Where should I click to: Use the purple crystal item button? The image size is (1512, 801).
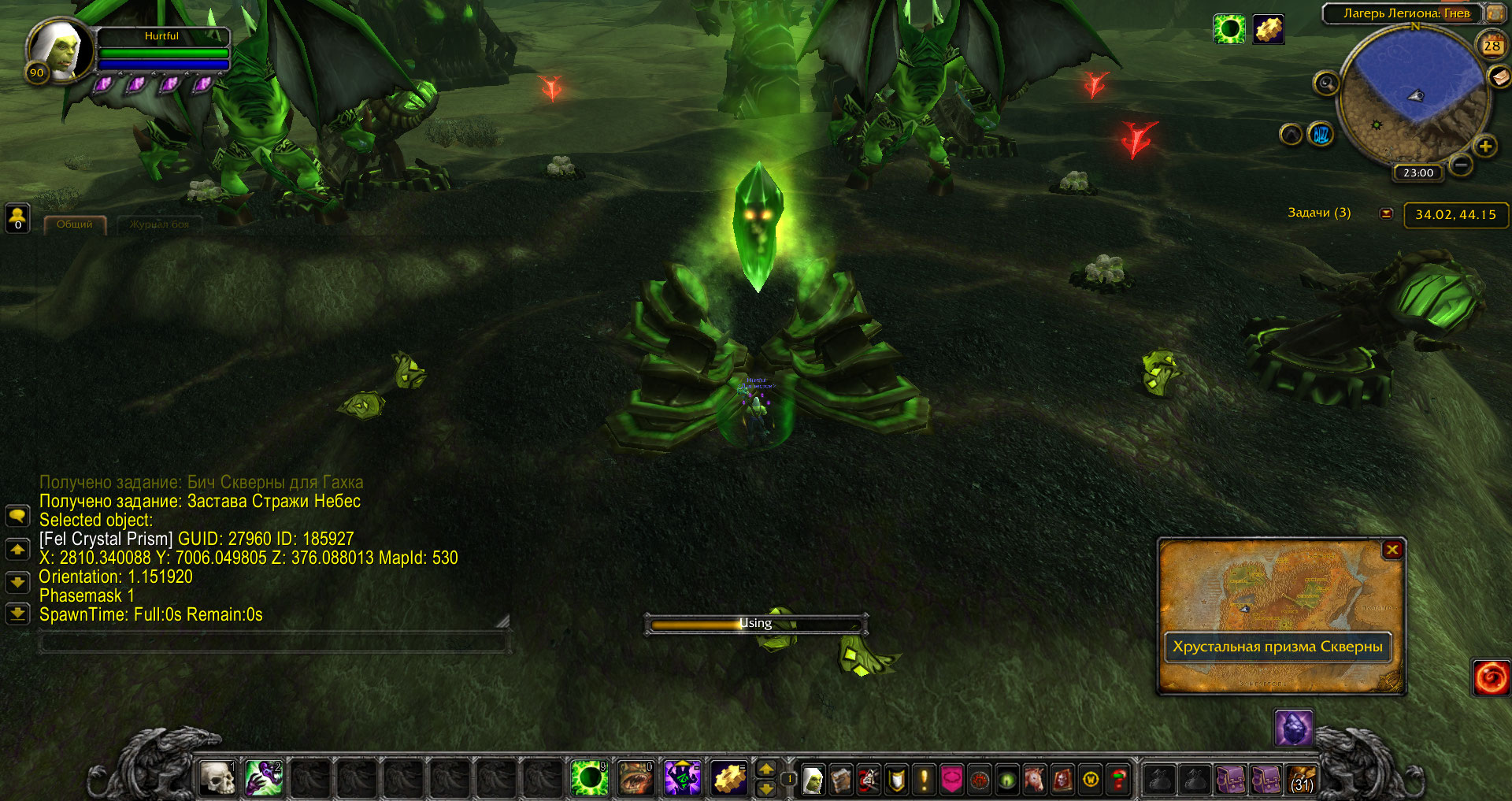[x=1293, y=728]
